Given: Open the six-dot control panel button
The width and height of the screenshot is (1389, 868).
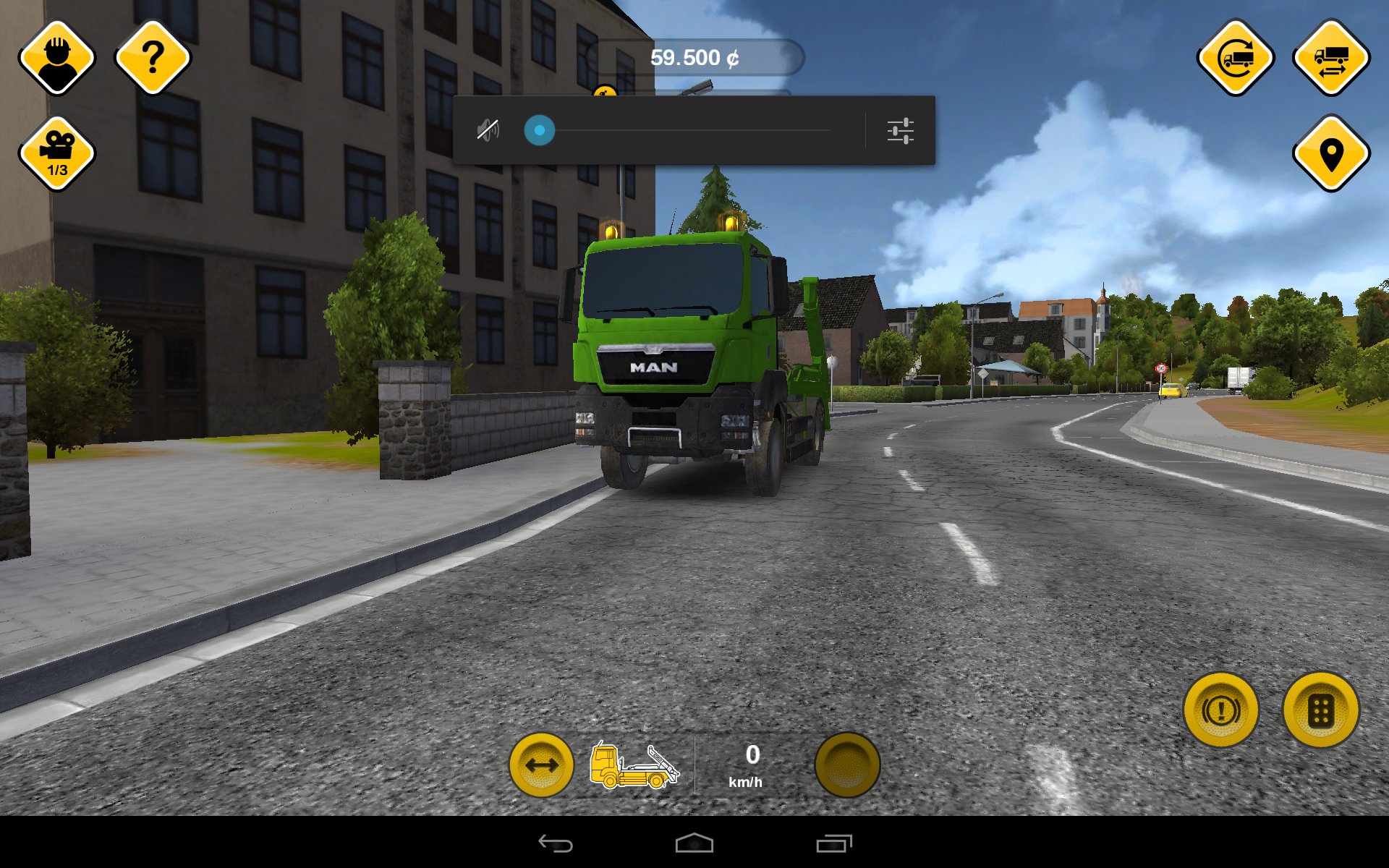Looking at the screenshot, I should coord(1321,710).
